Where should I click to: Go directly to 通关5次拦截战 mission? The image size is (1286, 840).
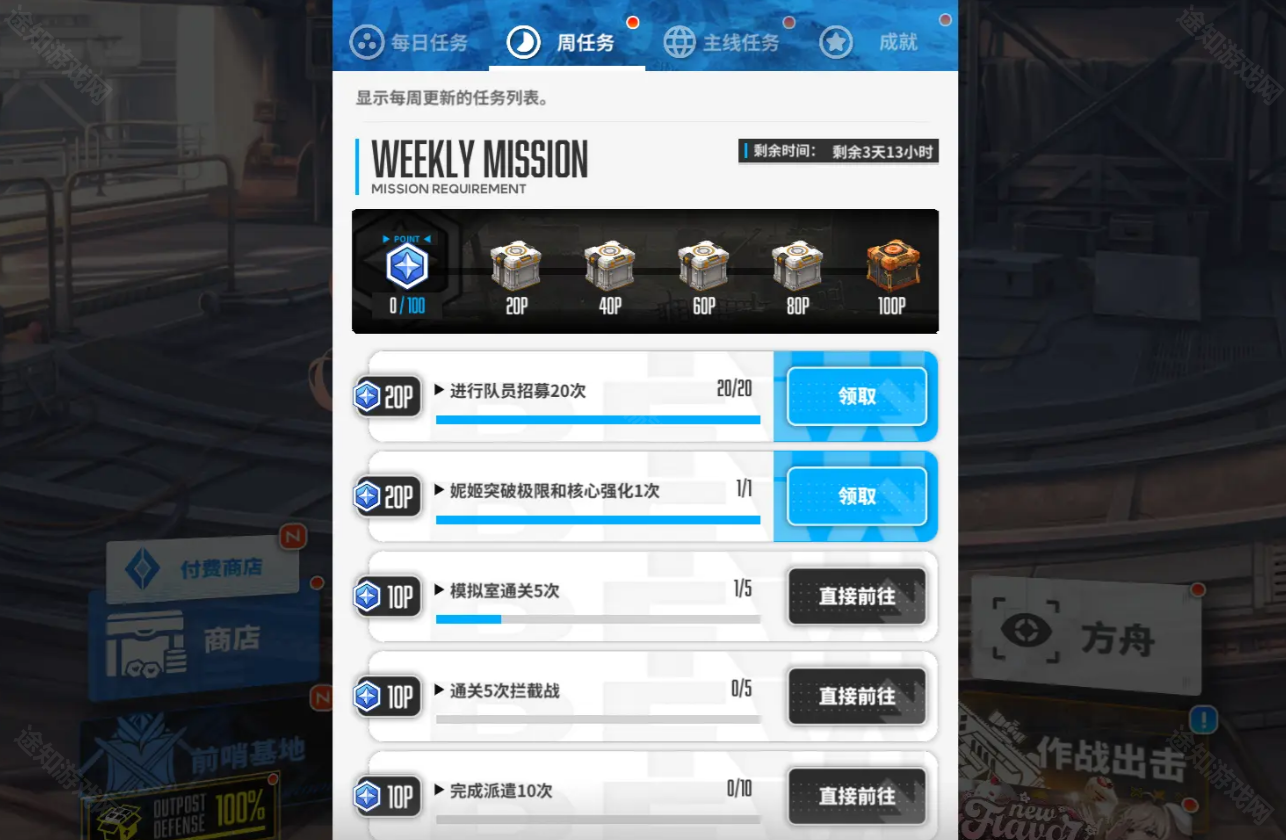(856, 696)
